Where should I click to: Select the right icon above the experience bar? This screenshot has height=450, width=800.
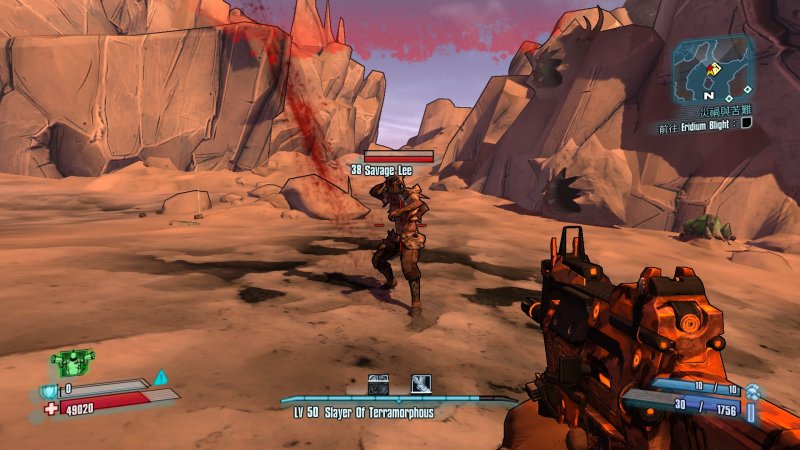click(421, 384)
